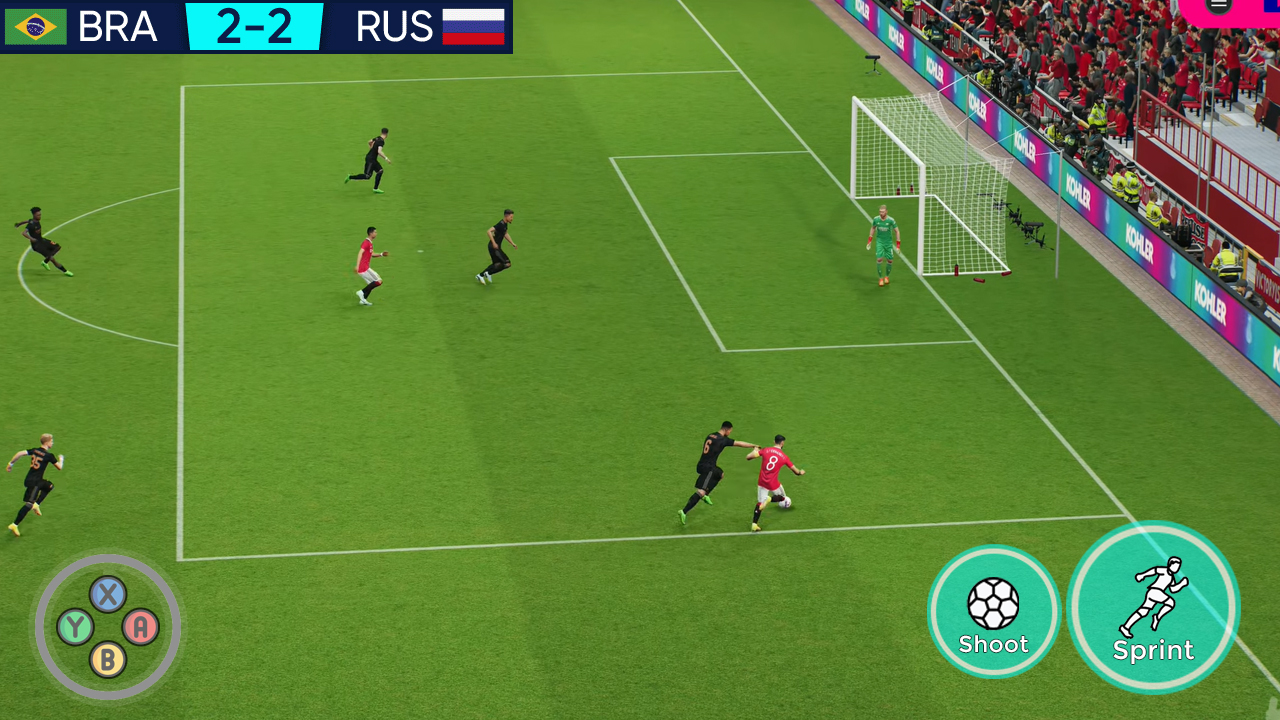The width and height of the screenshot is (1280, 720).
Task: Tap the Brazil flag on the scoreboard
Action: [34, 27]
